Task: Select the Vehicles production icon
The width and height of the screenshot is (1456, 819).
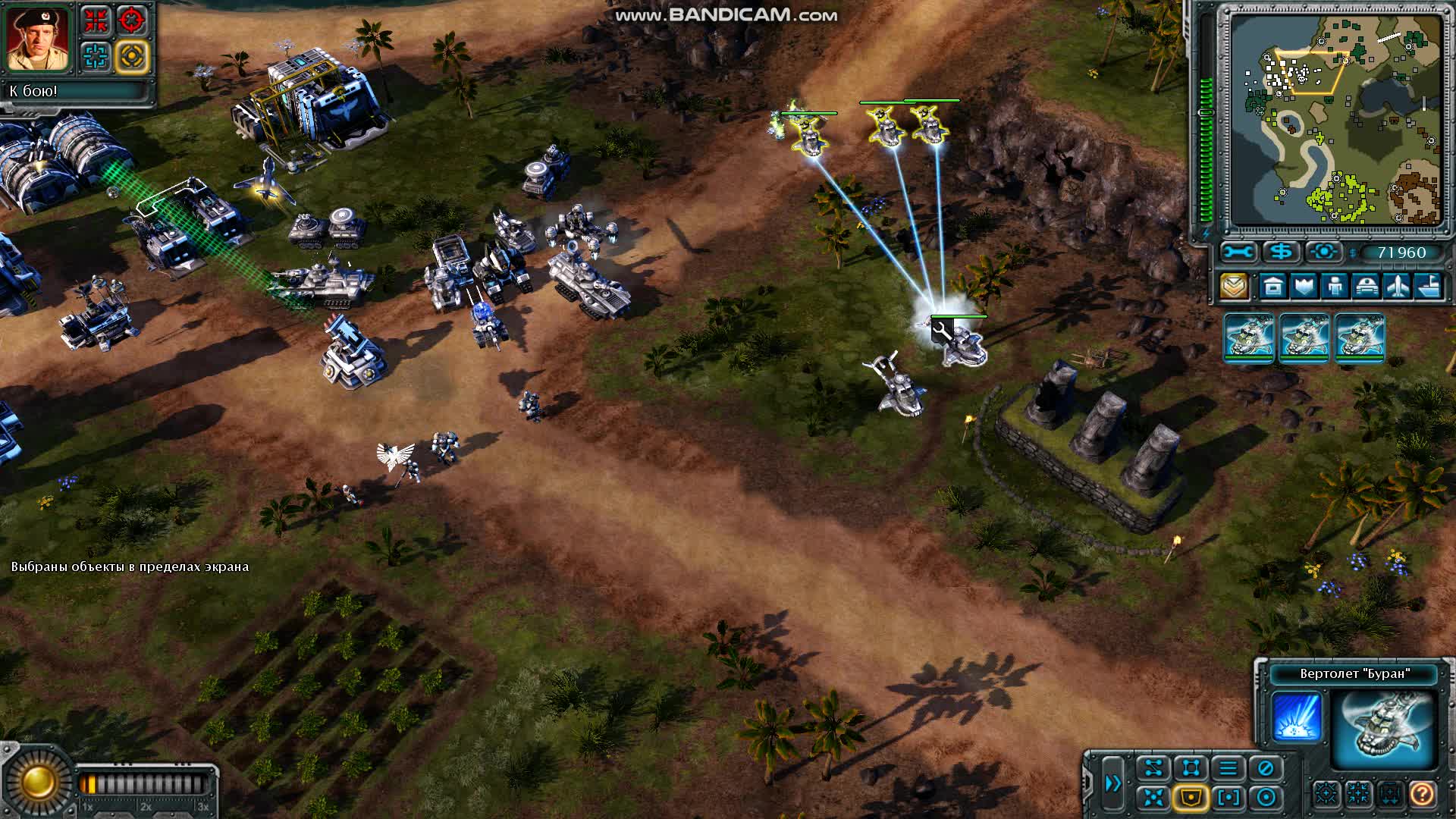Action: click(x=1367, y=287)
